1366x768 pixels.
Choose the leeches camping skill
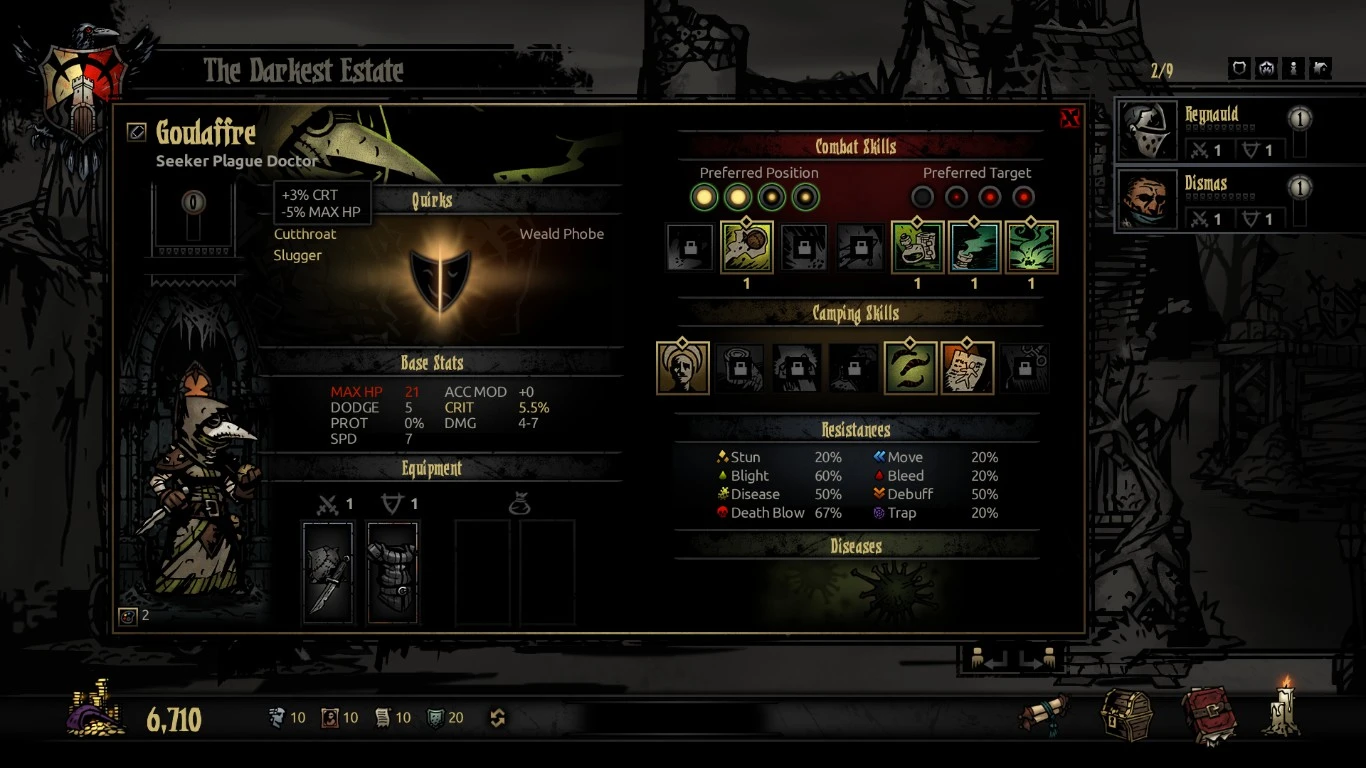[x=910, y=368]
